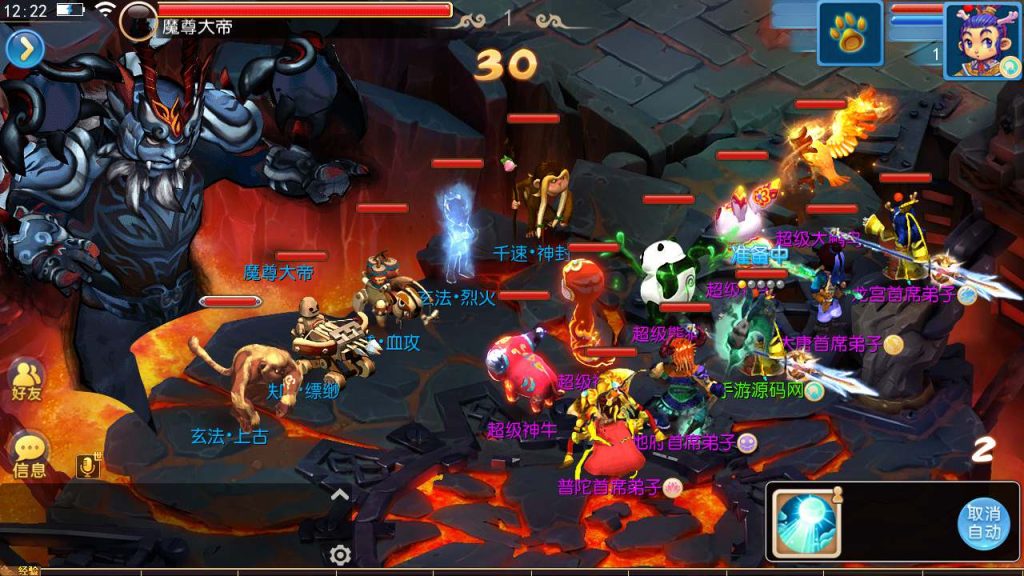Open the pet paw icon panel
The width and height of the screenshot is (1024, 576).
(850, 34)
